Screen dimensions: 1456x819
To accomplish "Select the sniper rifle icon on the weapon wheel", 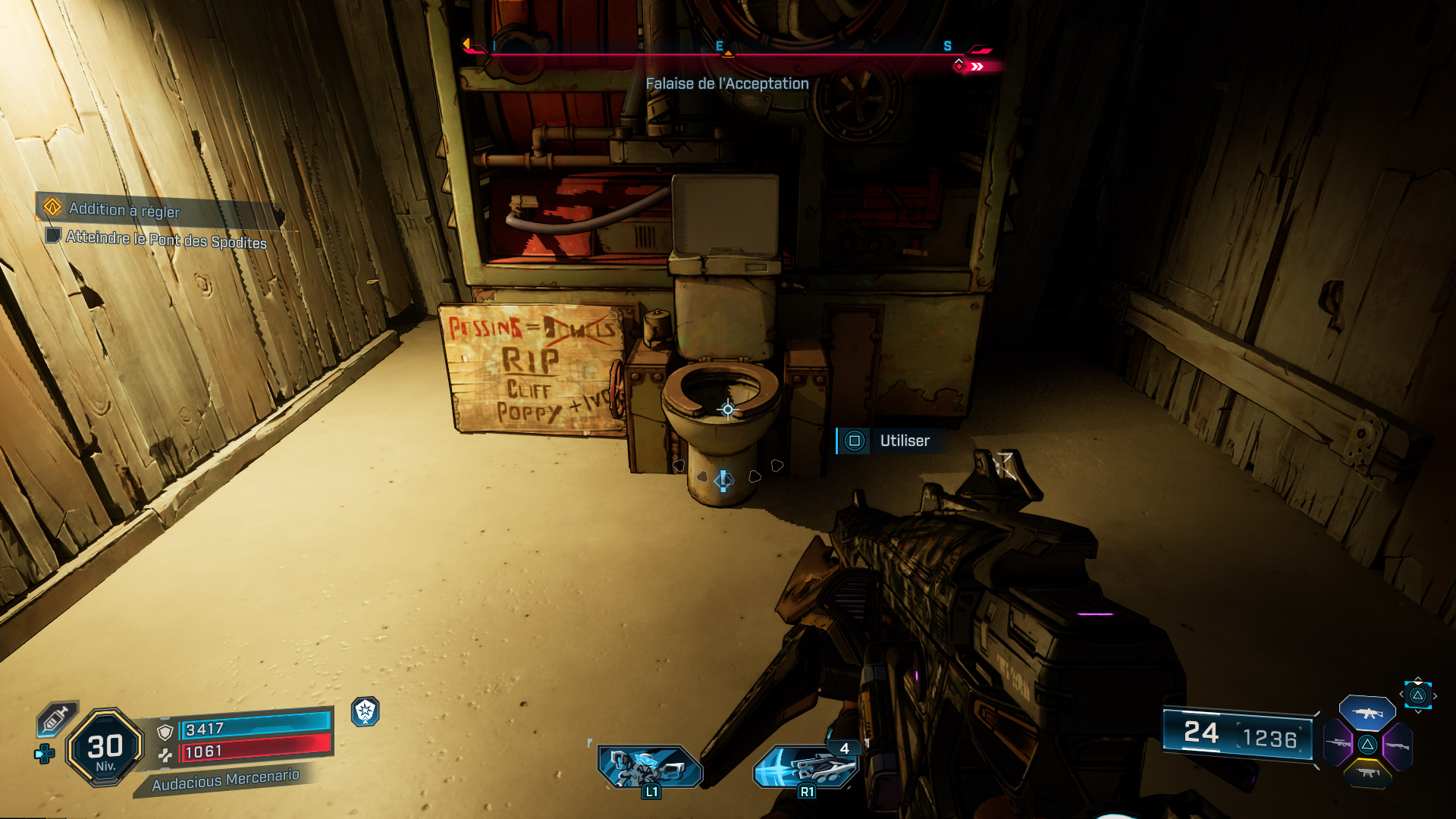I will (1339, 744).
